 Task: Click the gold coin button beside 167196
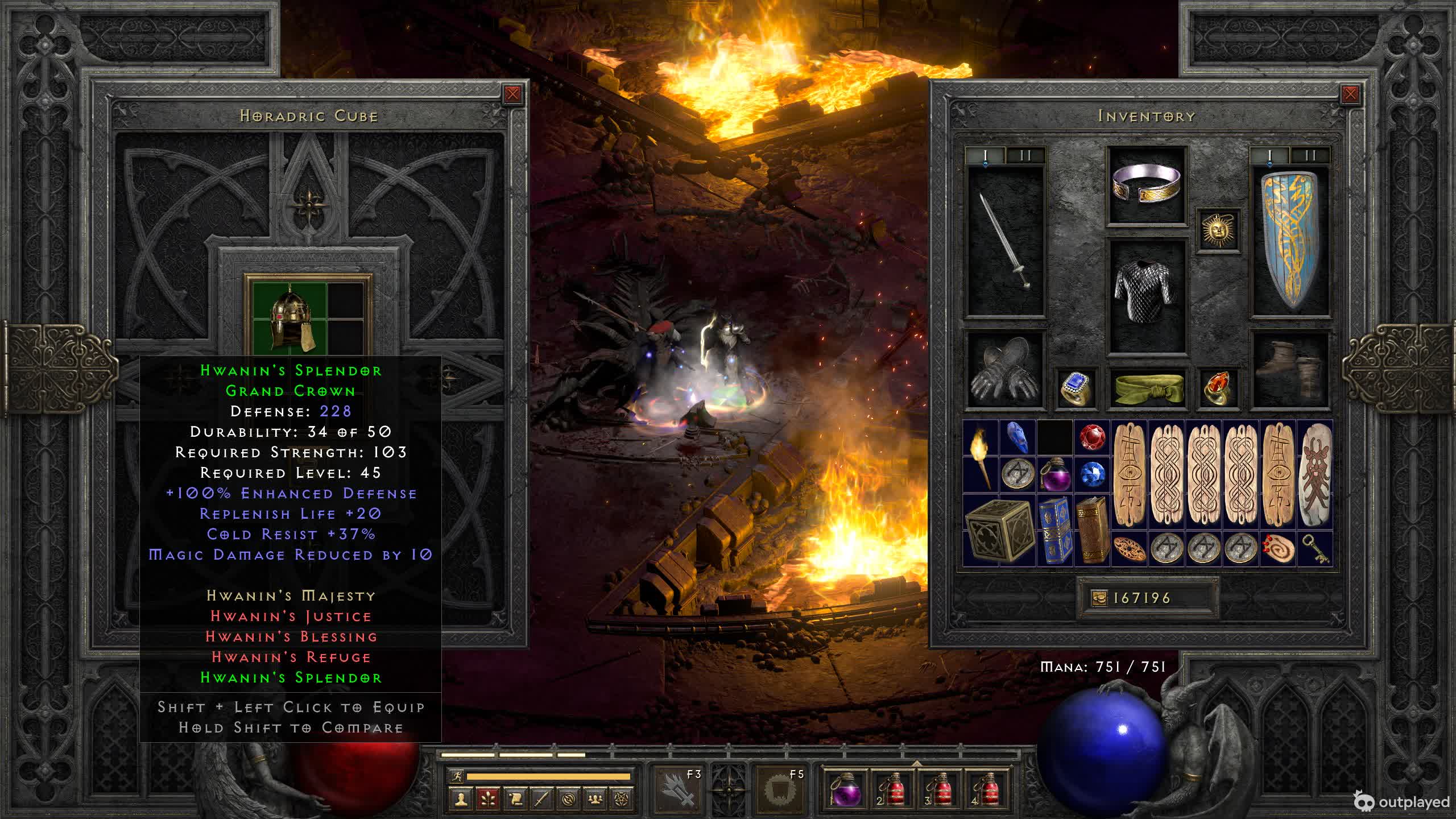tap(1099, 598)
